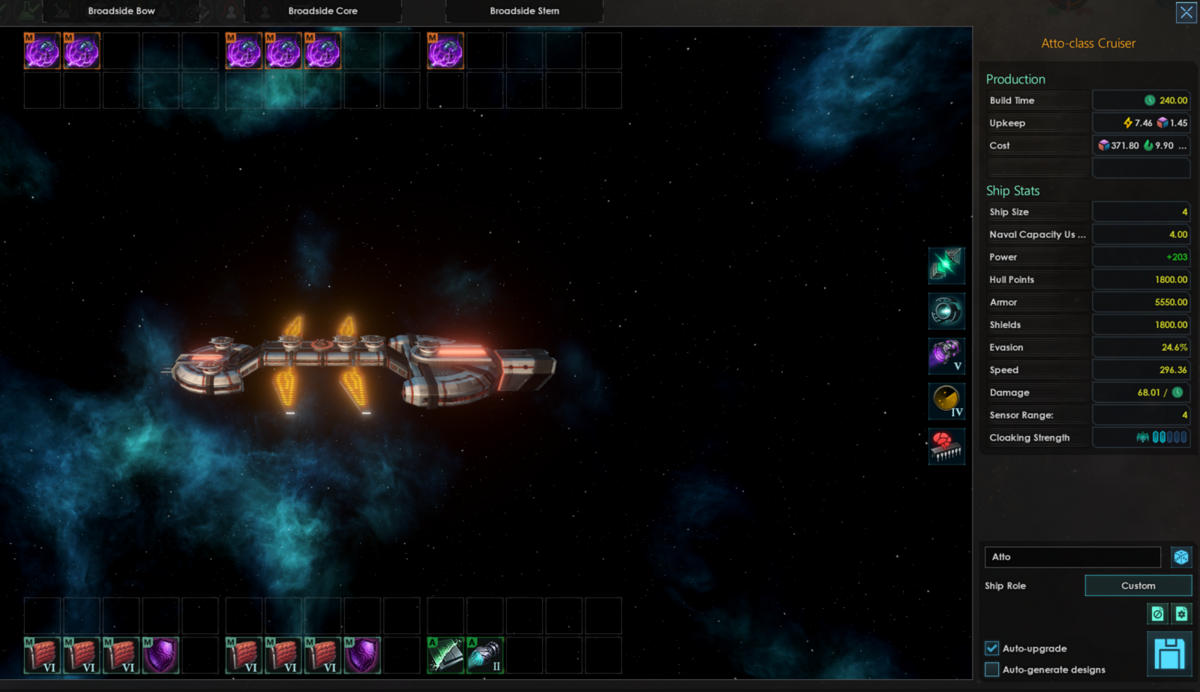Select the yellow sensor IV component
Viewport: 1200px width, 692px height.
pos(946,401)
